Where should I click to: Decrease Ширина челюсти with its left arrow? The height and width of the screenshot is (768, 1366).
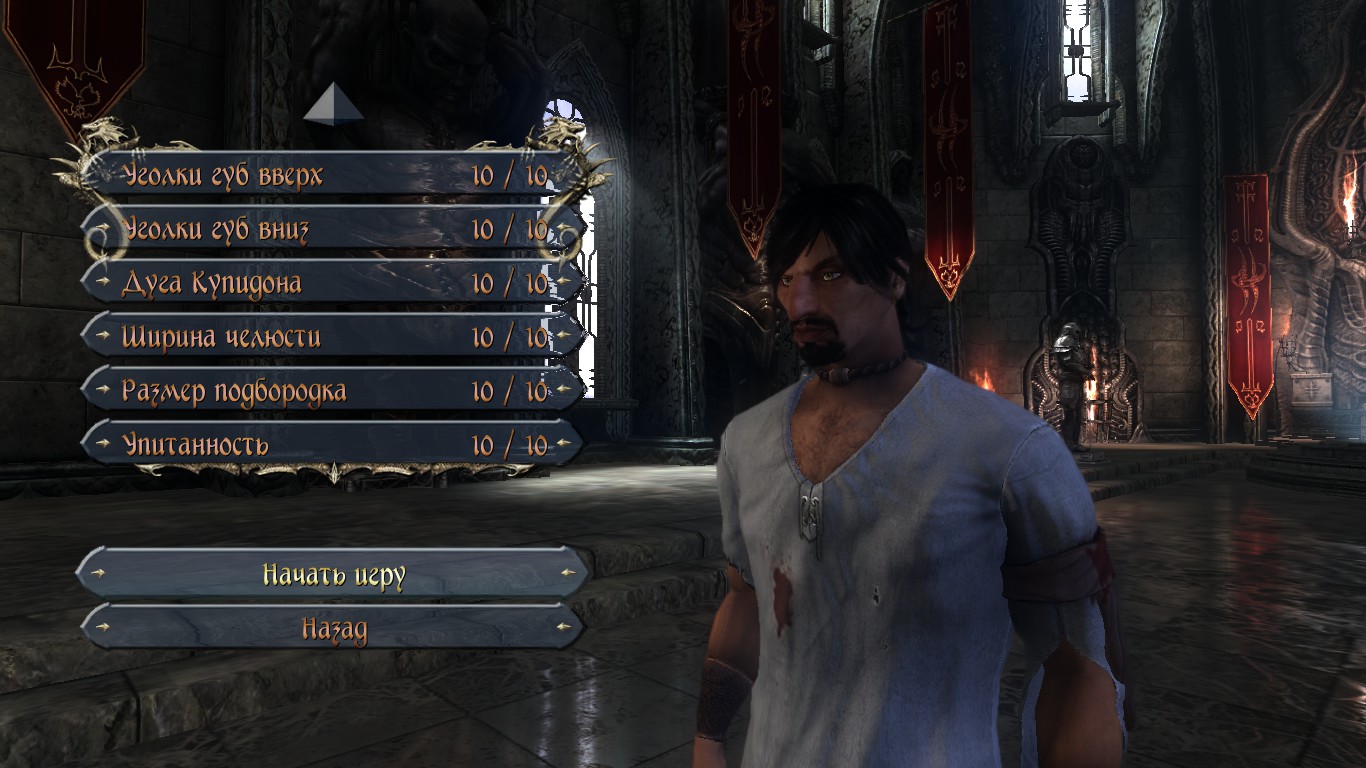coord(102,337)
